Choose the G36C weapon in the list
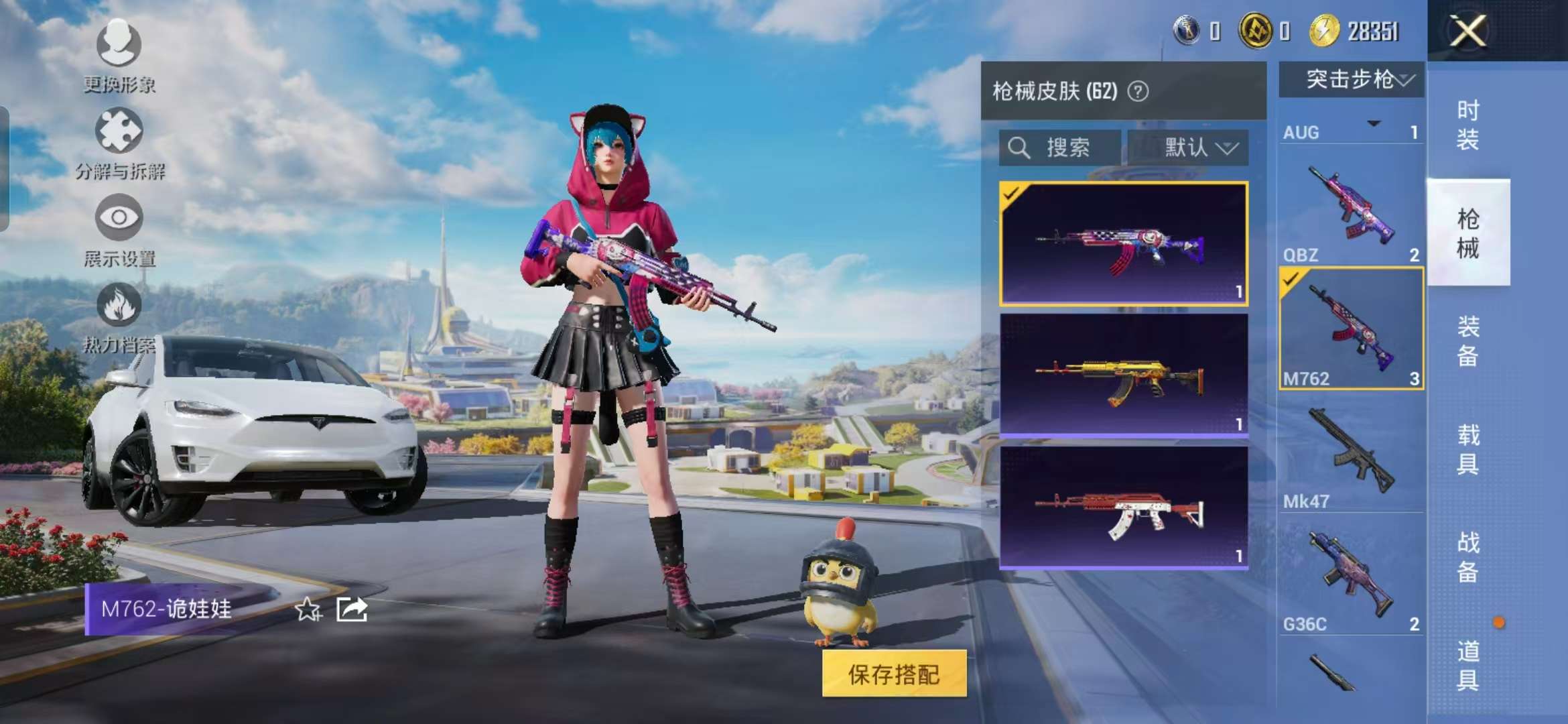The height and width of the screenshot is (724, 1568). click(1350, 577)
